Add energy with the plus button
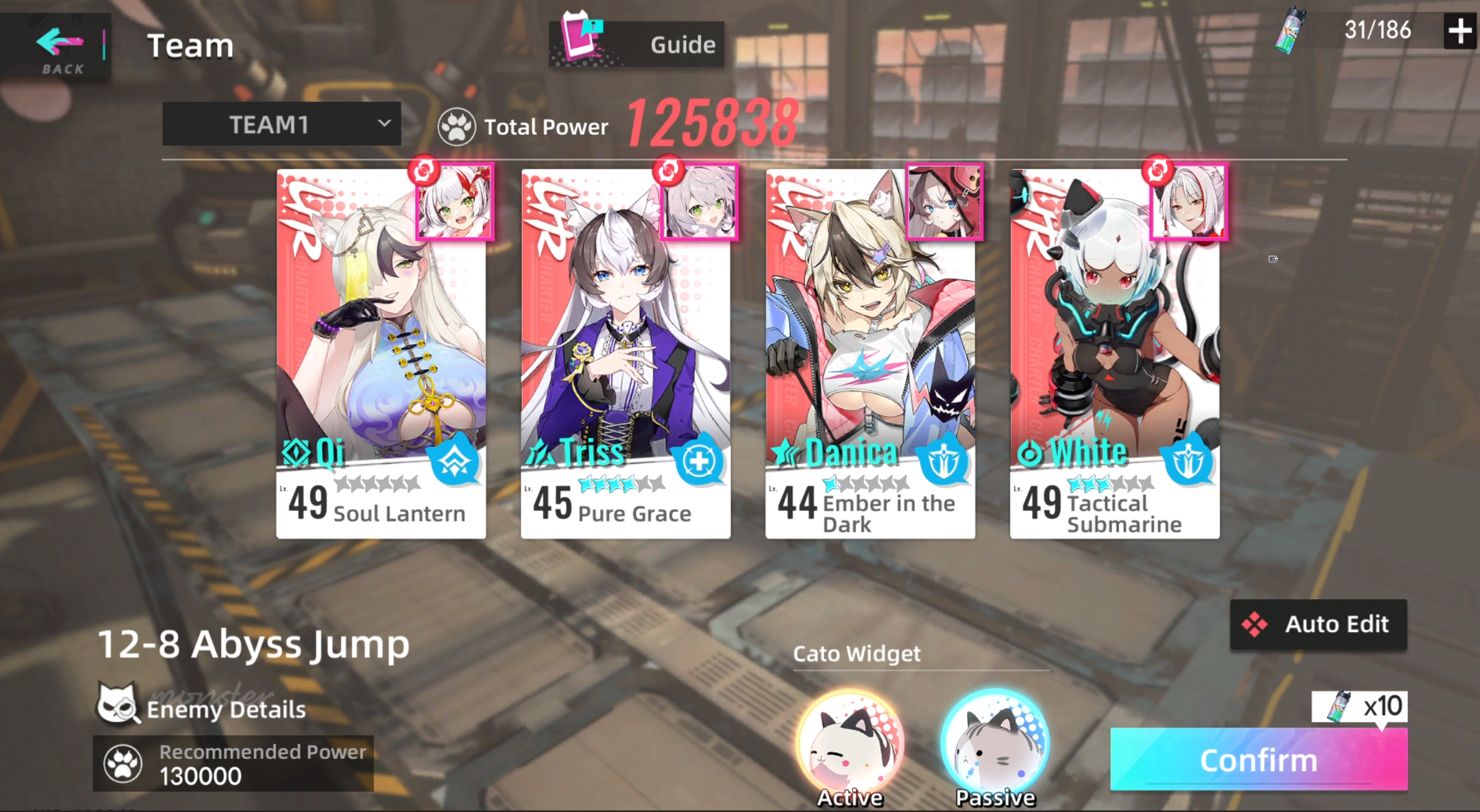The image size is (1480, 812). coord(1459,31)
